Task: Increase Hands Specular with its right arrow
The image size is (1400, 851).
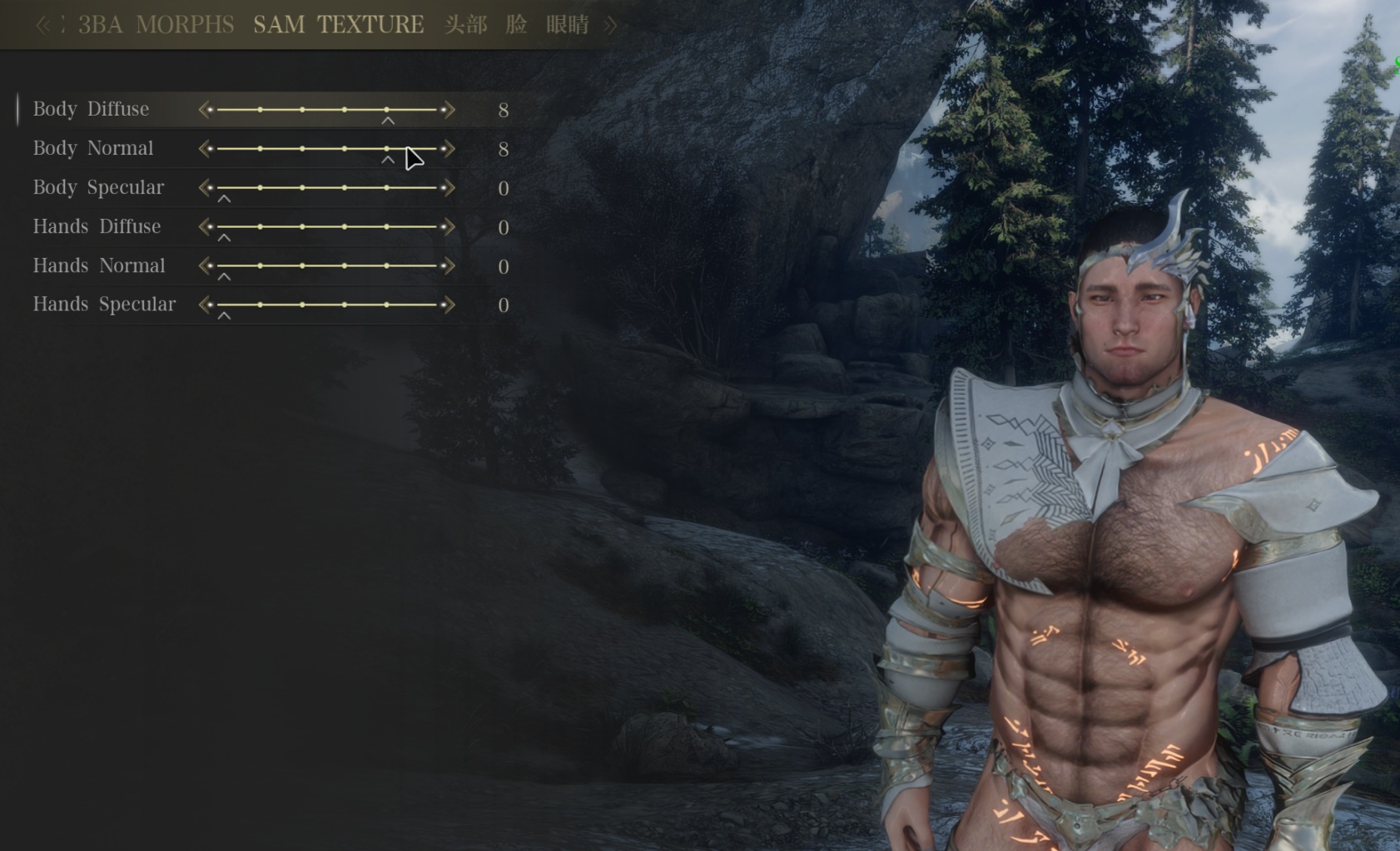Action: click(x=449, y=304)
